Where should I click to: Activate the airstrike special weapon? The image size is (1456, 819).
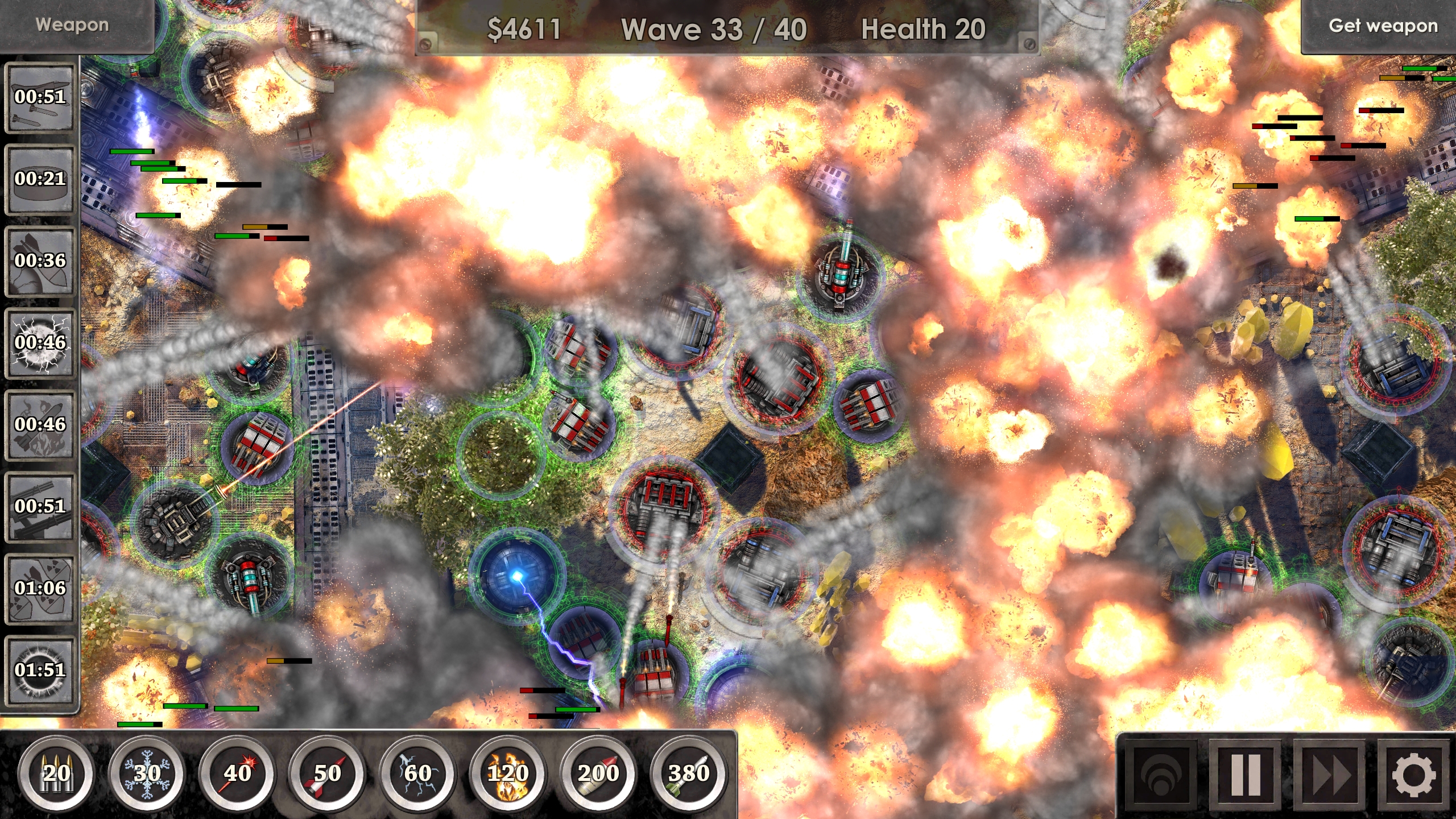click(40, 97)
